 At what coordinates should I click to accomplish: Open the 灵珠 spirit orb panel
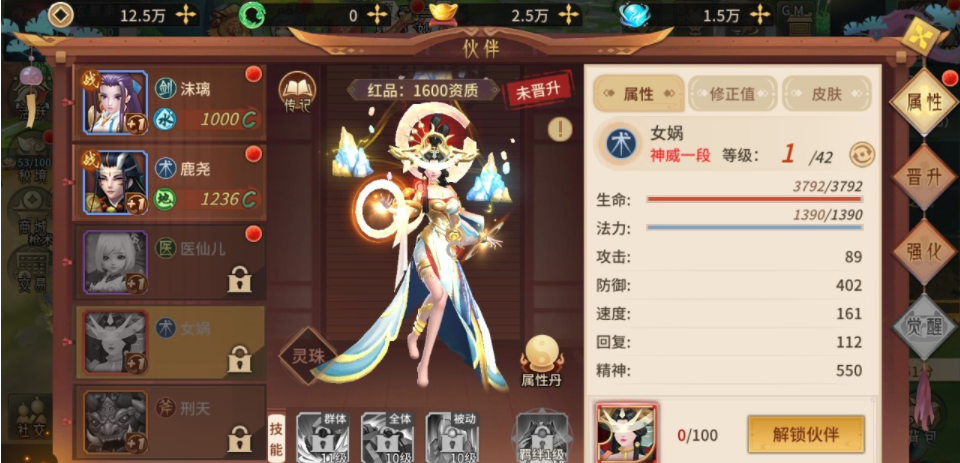point(306,357)
